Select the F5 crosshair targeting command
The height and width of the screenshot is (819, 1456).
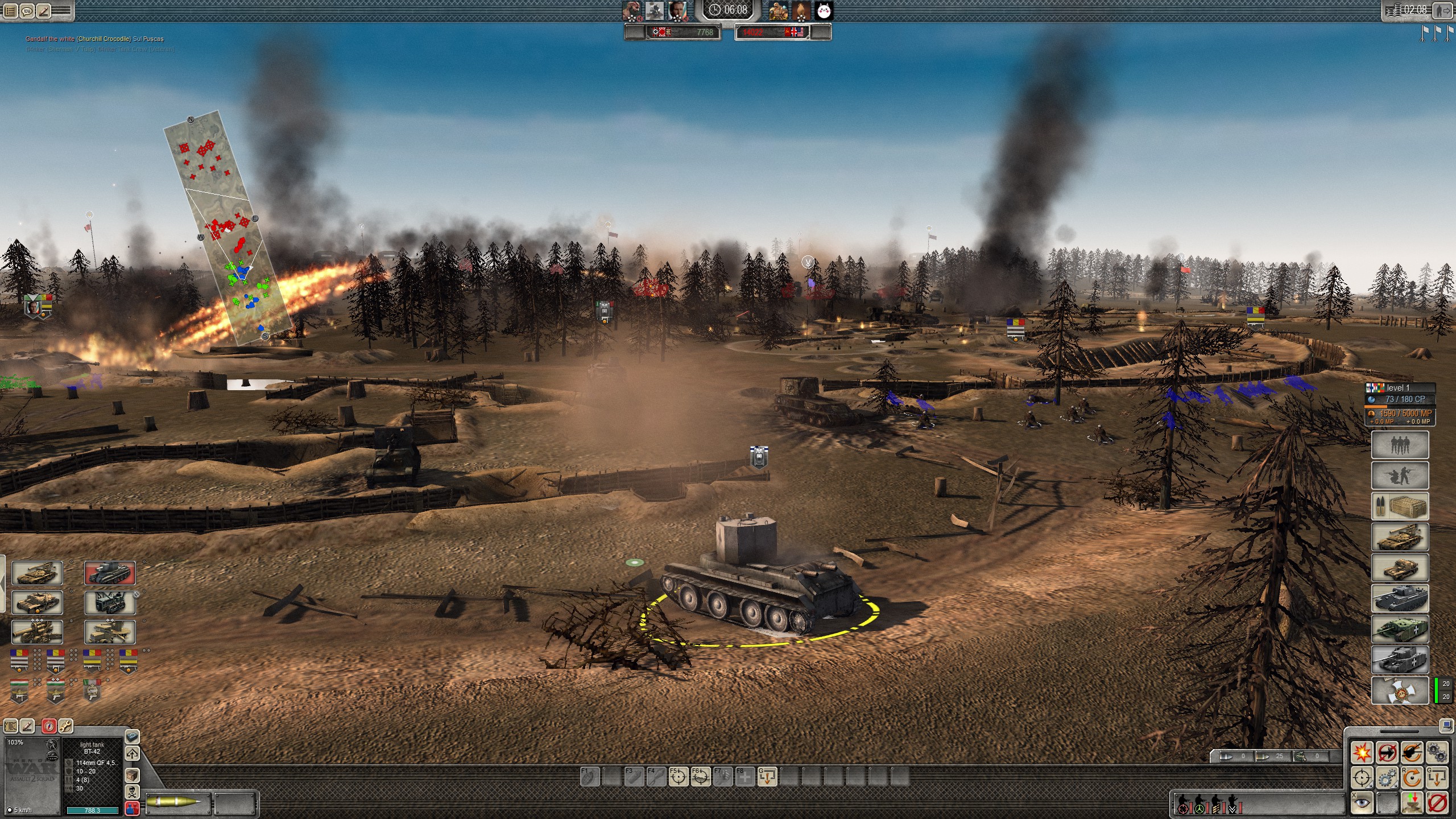(x=678, y=776)
